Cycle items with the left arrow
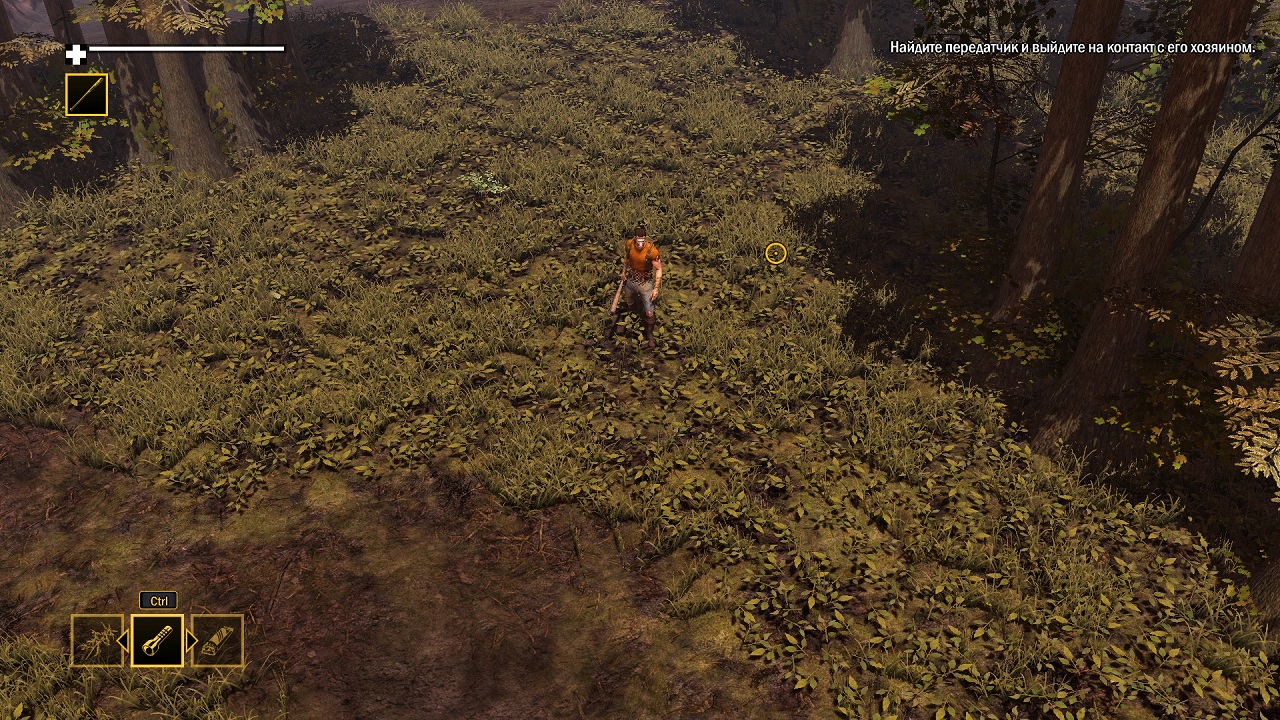Screen dimensions: 1280x720 (x=124, y=640)
